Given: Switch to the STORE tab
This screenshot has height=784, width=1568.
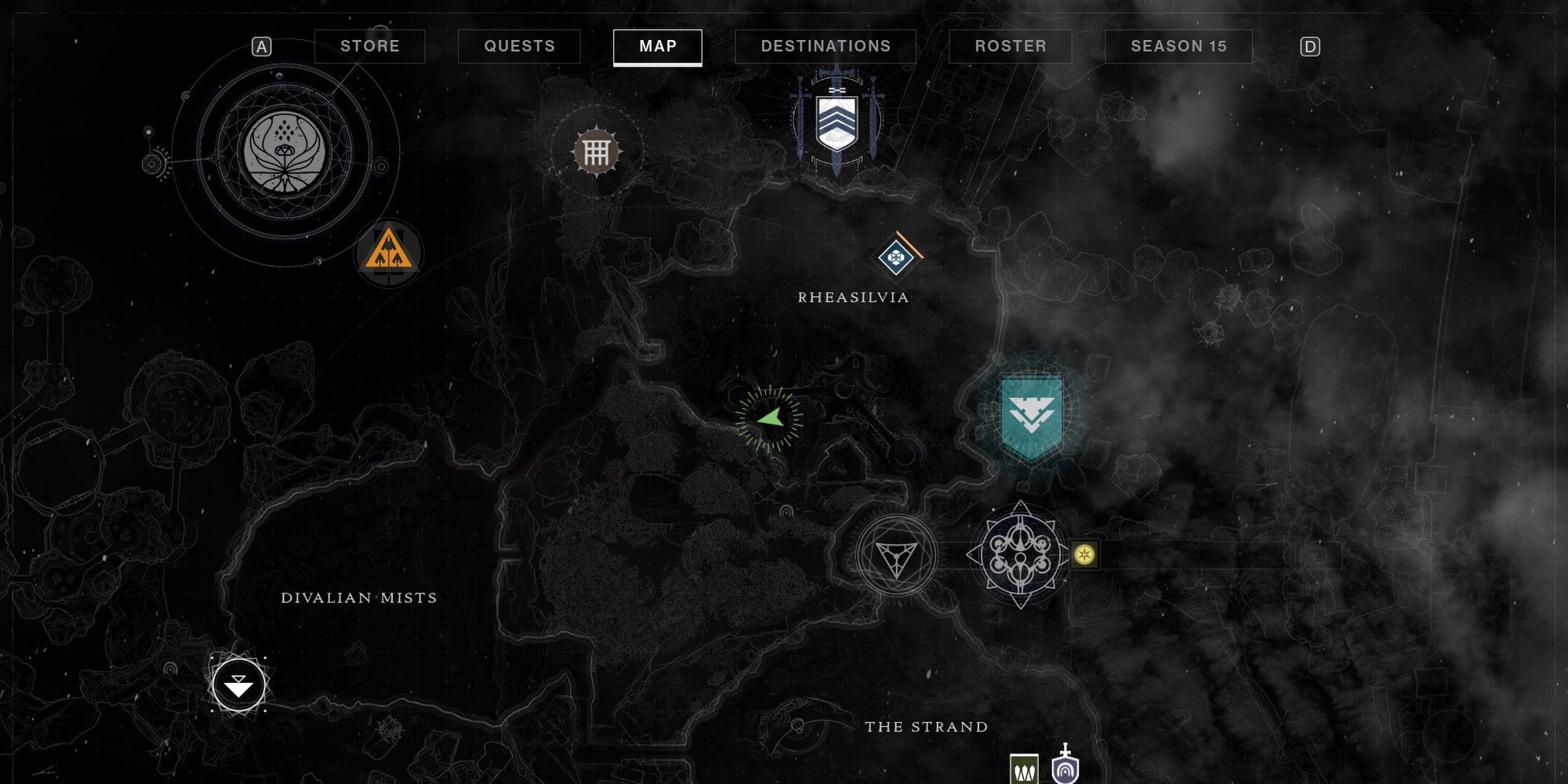Looking at the screenshot, I should tap(369, 45).
